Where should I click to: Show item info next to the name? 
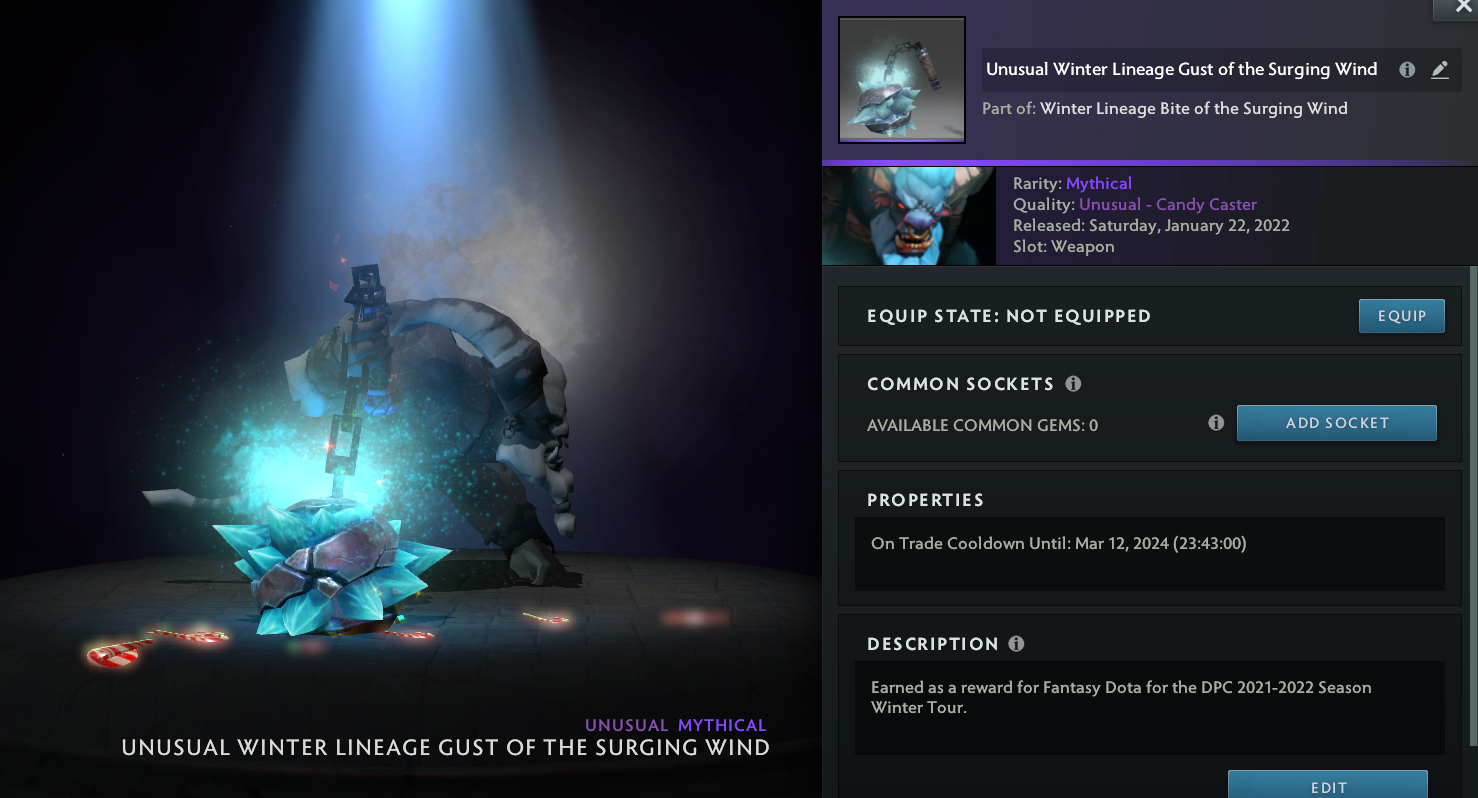[x=1407, y=70]
